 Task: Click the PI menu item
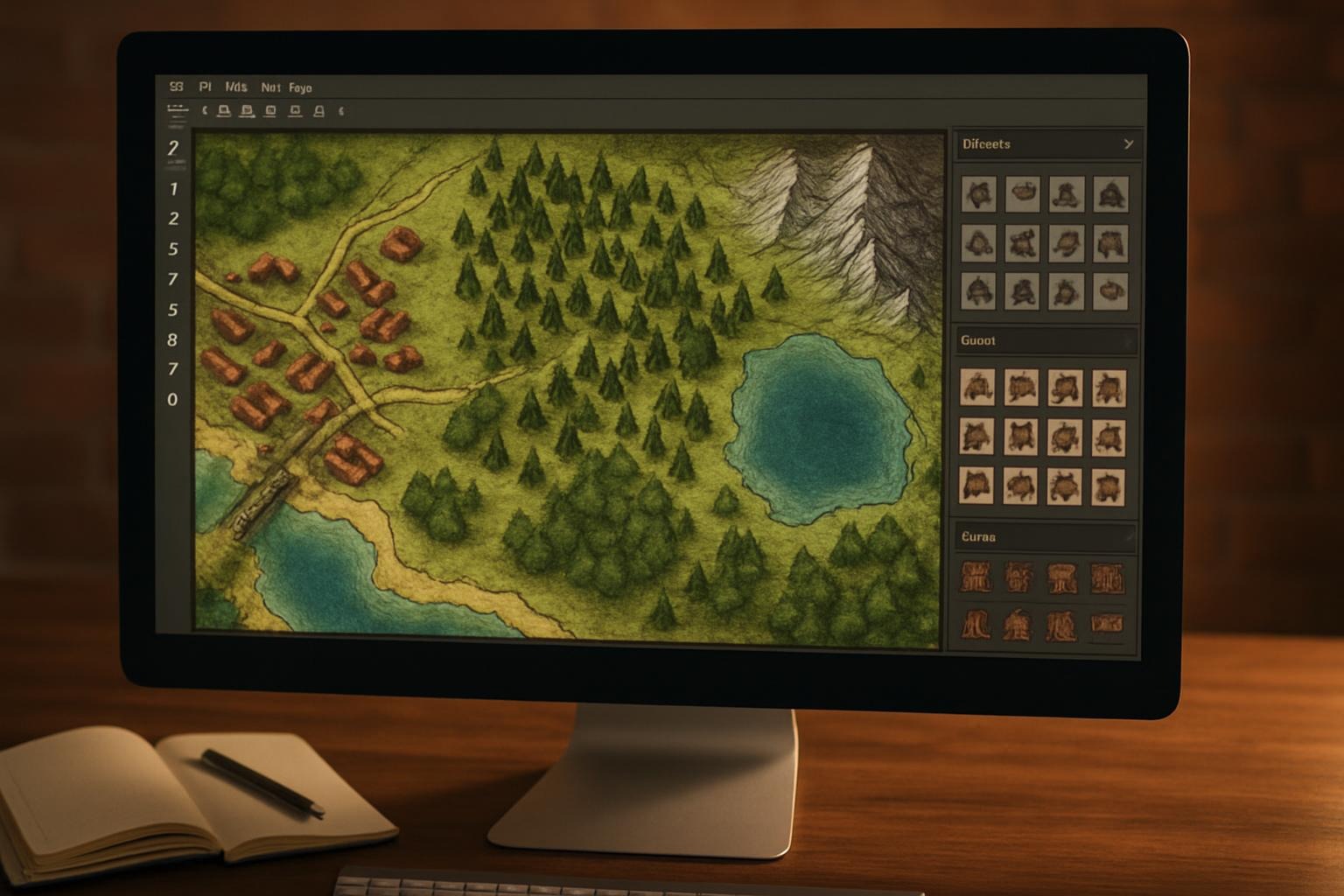click(x=204, y=87)
